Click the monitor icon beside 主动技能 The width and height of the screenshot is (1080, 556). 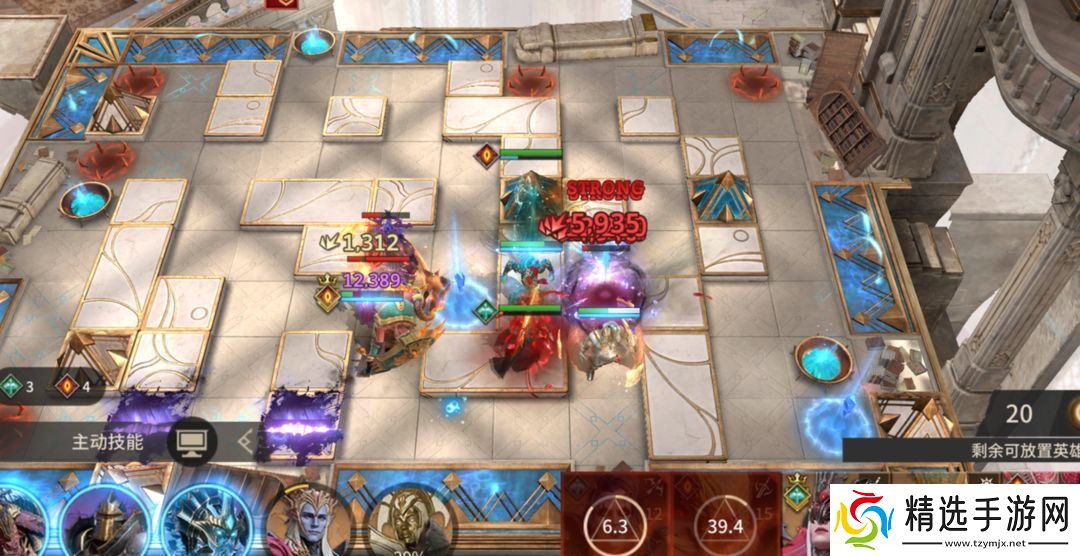point(192,441)
